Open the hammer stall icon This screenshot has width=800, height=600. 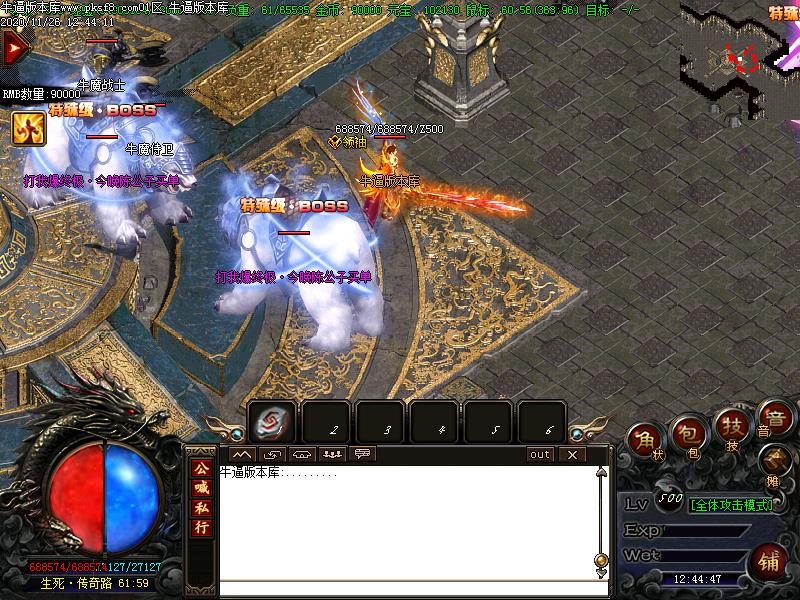click(x=773, y=461)
